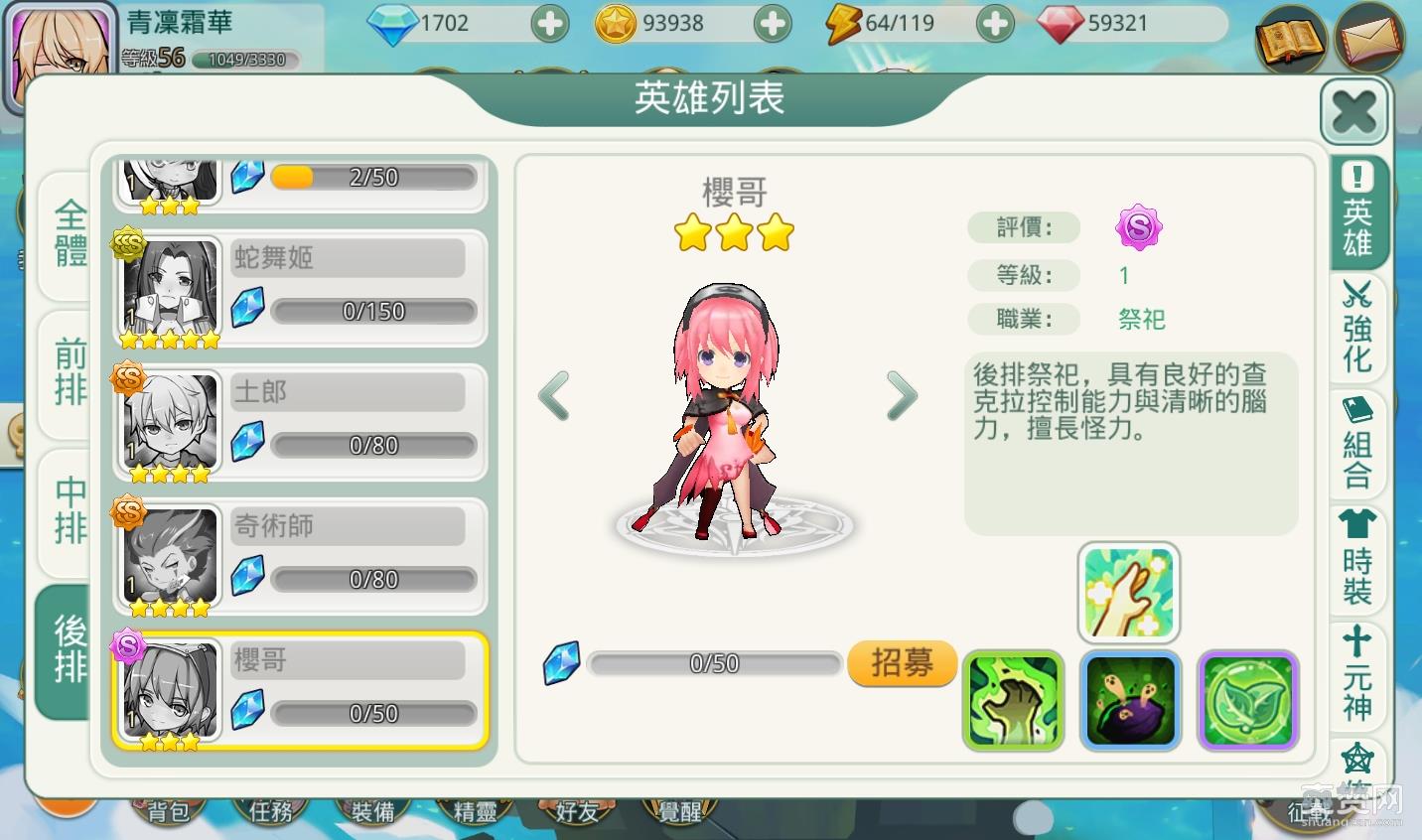Tap the plus to buy more energy

pyautogui.click(x=995, y=22)
